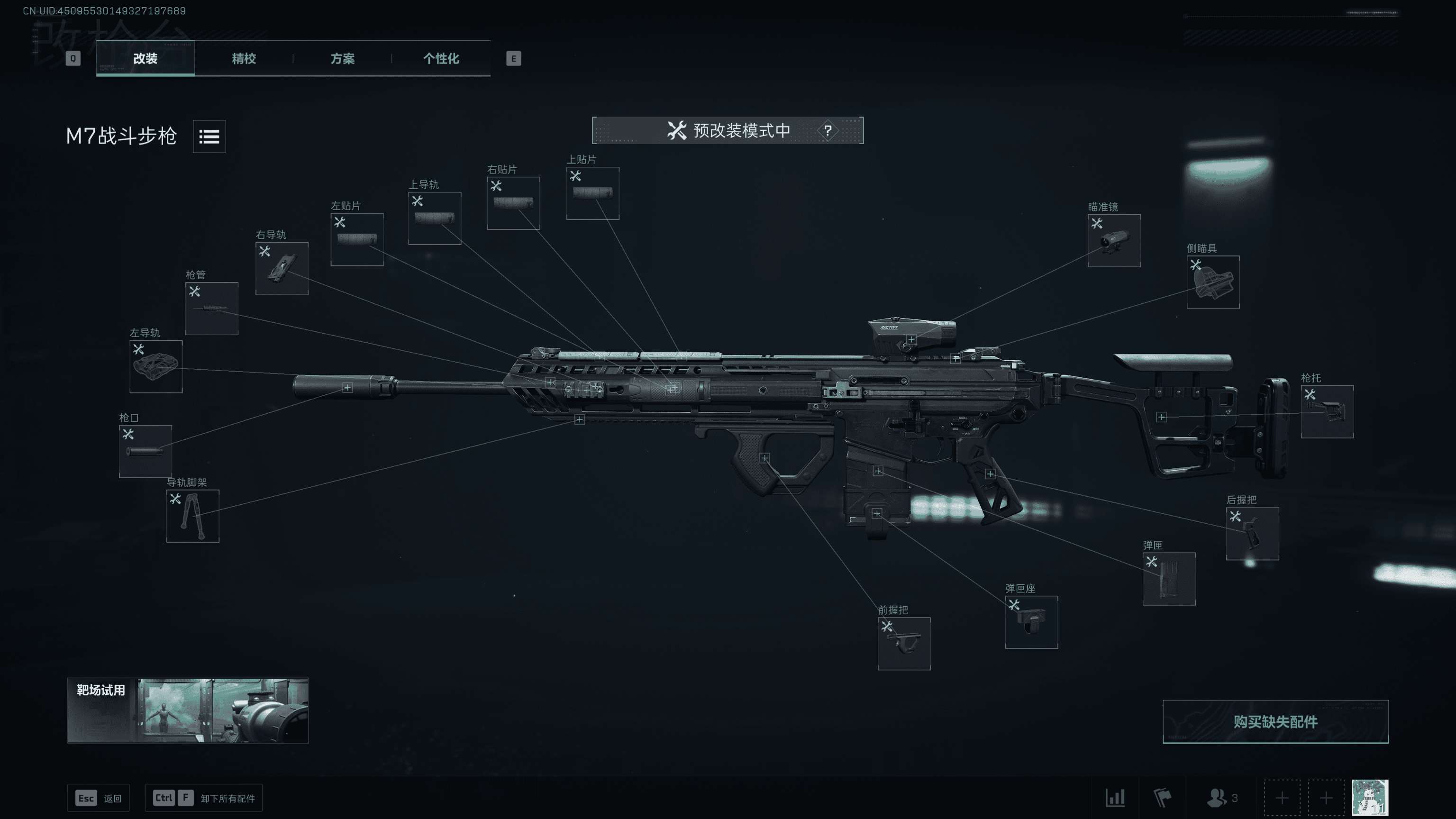Select the 弹匣座 magazine well slot

pos(1031,622)
